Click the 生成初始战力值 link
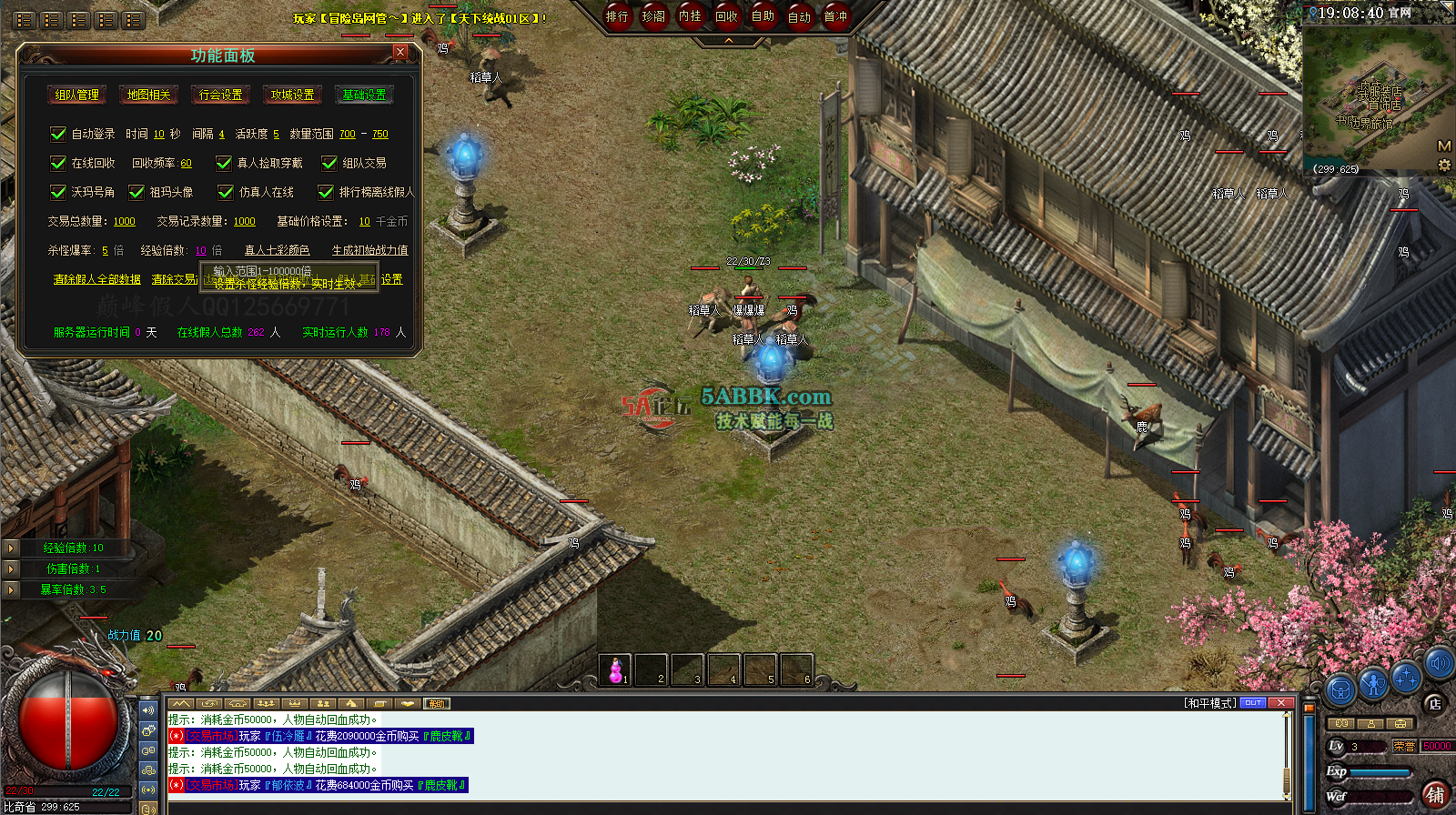Image resolution: width=1456 pixels, height=815 pixels. tap(369, 250)
